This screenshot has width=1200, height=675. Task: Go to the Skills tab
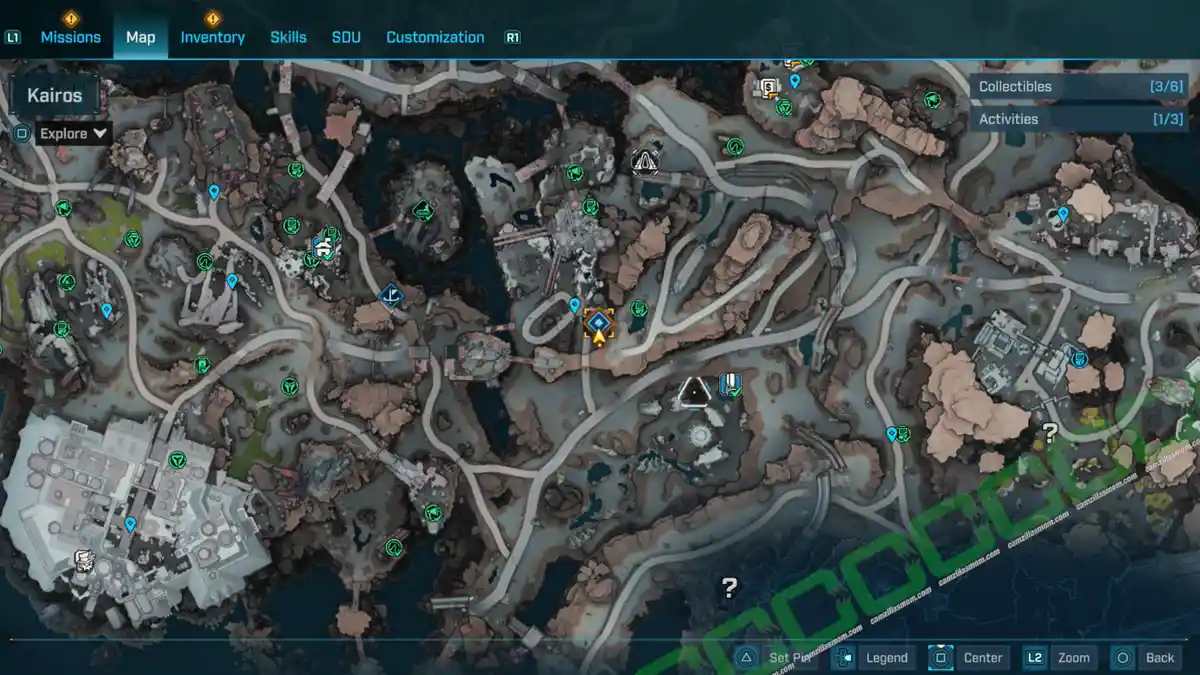click(x=288, y=37)
